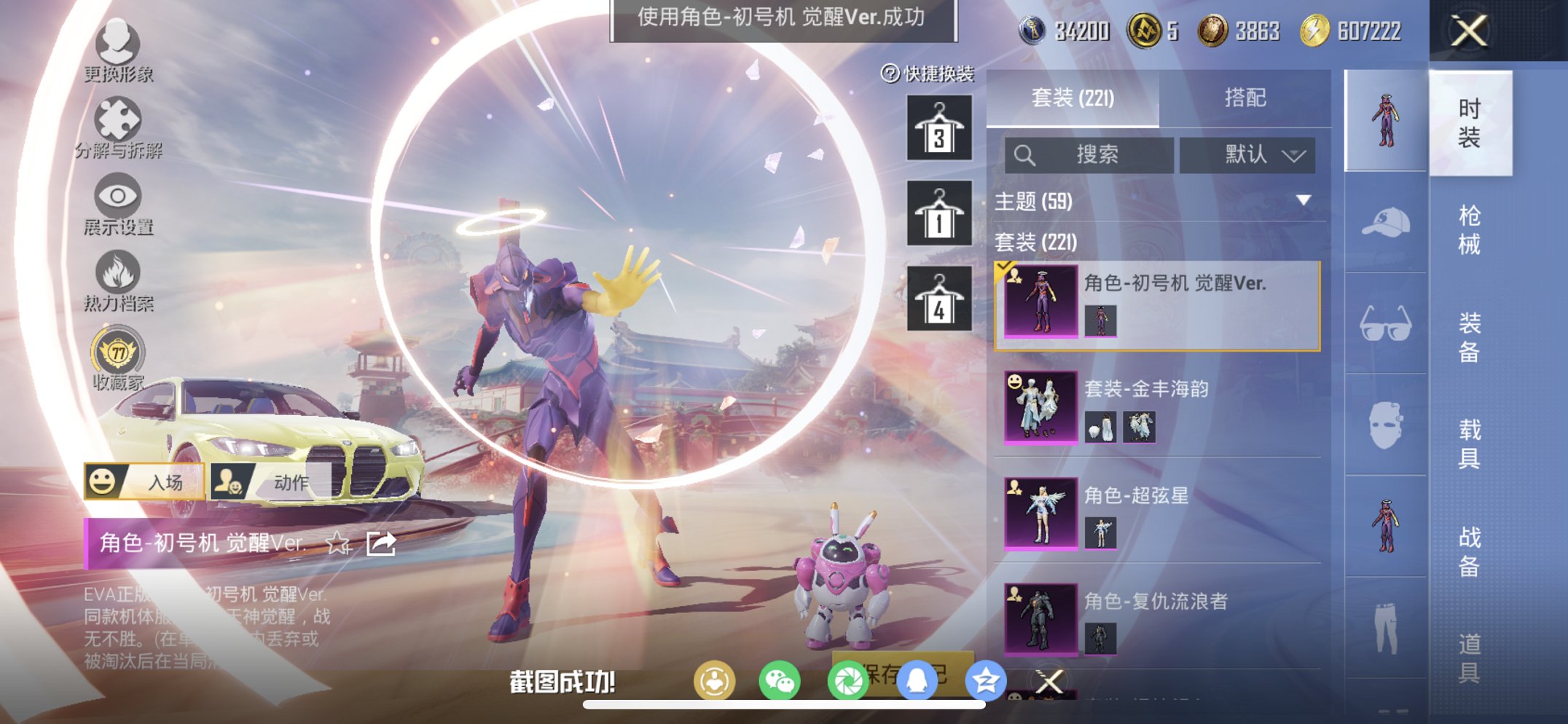Image resolution: width=1568 pixels, height=724 pixels.
Task: Share screenshot via the WeChat icon
Action: click(x=779, y=680)
